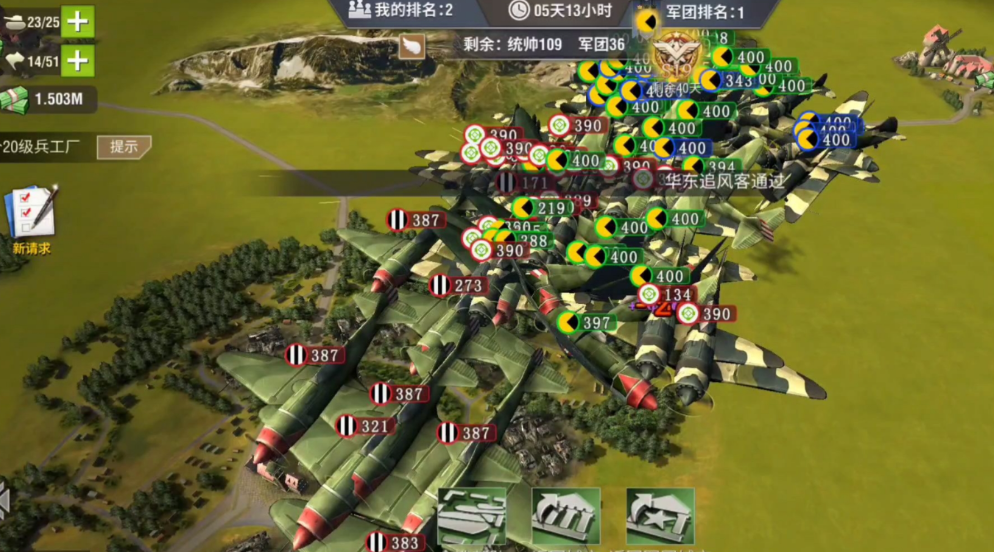Activate the return-to-star-headquarters building icon
Screen dimensions: 994x552
(660, 516)
